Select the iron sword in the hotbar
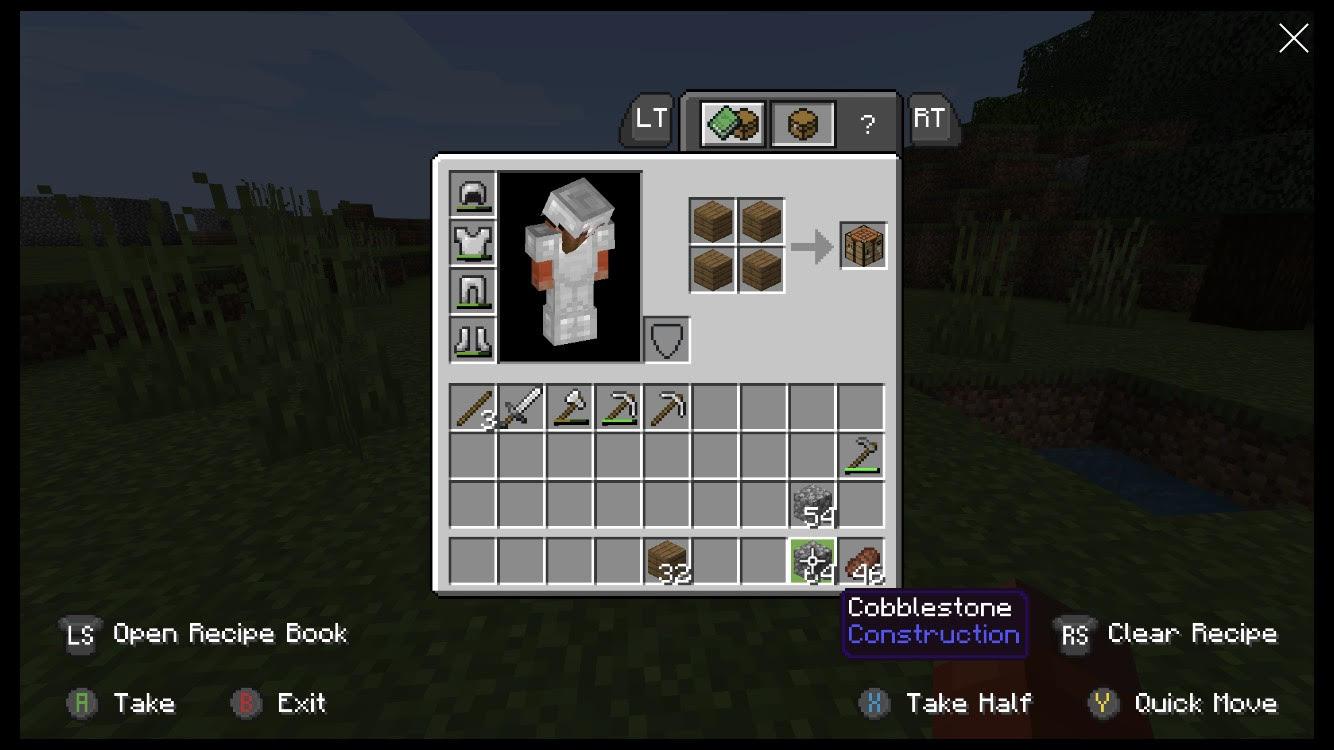 520,405
